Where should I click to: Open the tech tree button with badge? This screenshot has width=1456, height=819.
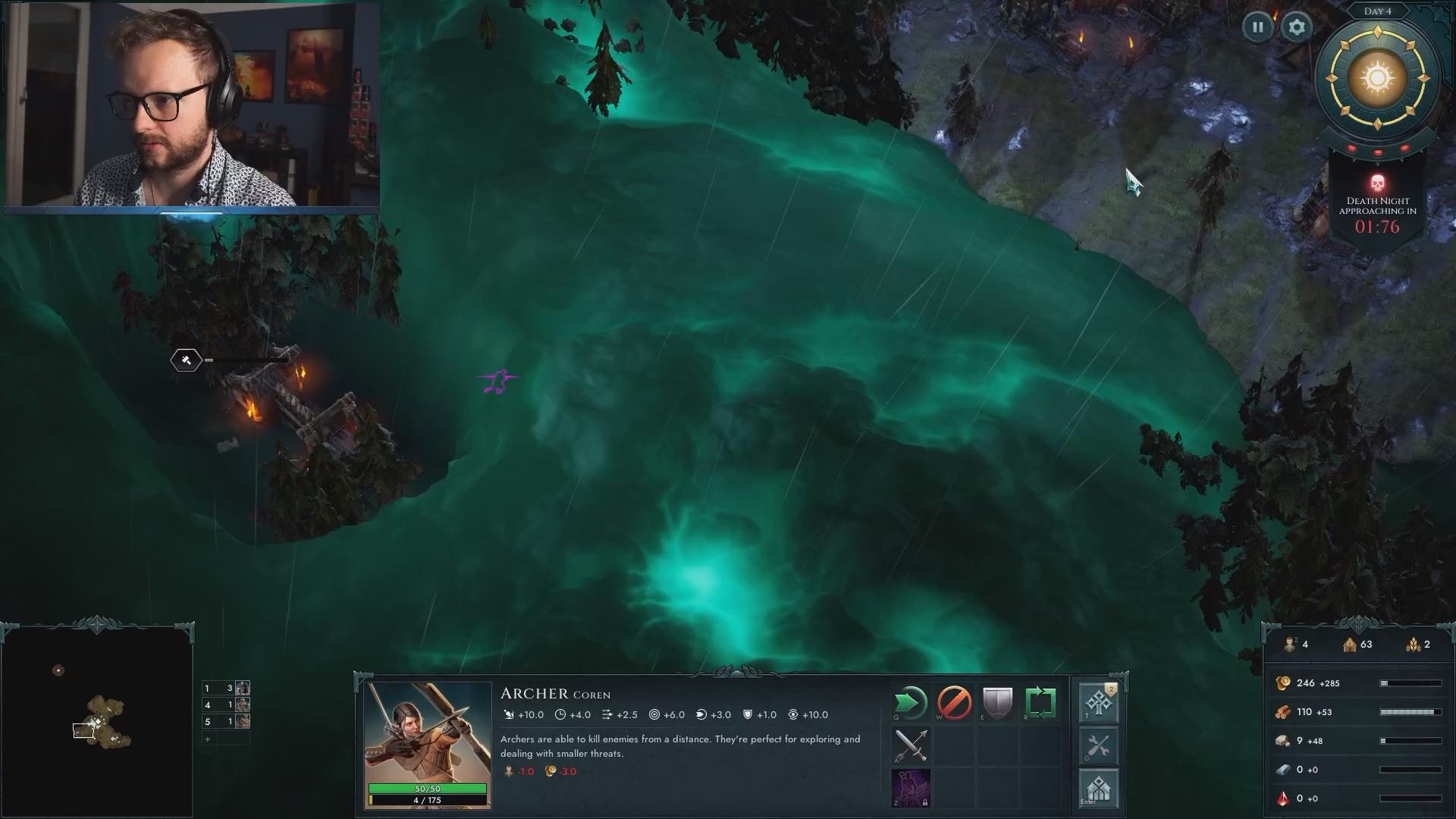click(x=1098, y=703)
